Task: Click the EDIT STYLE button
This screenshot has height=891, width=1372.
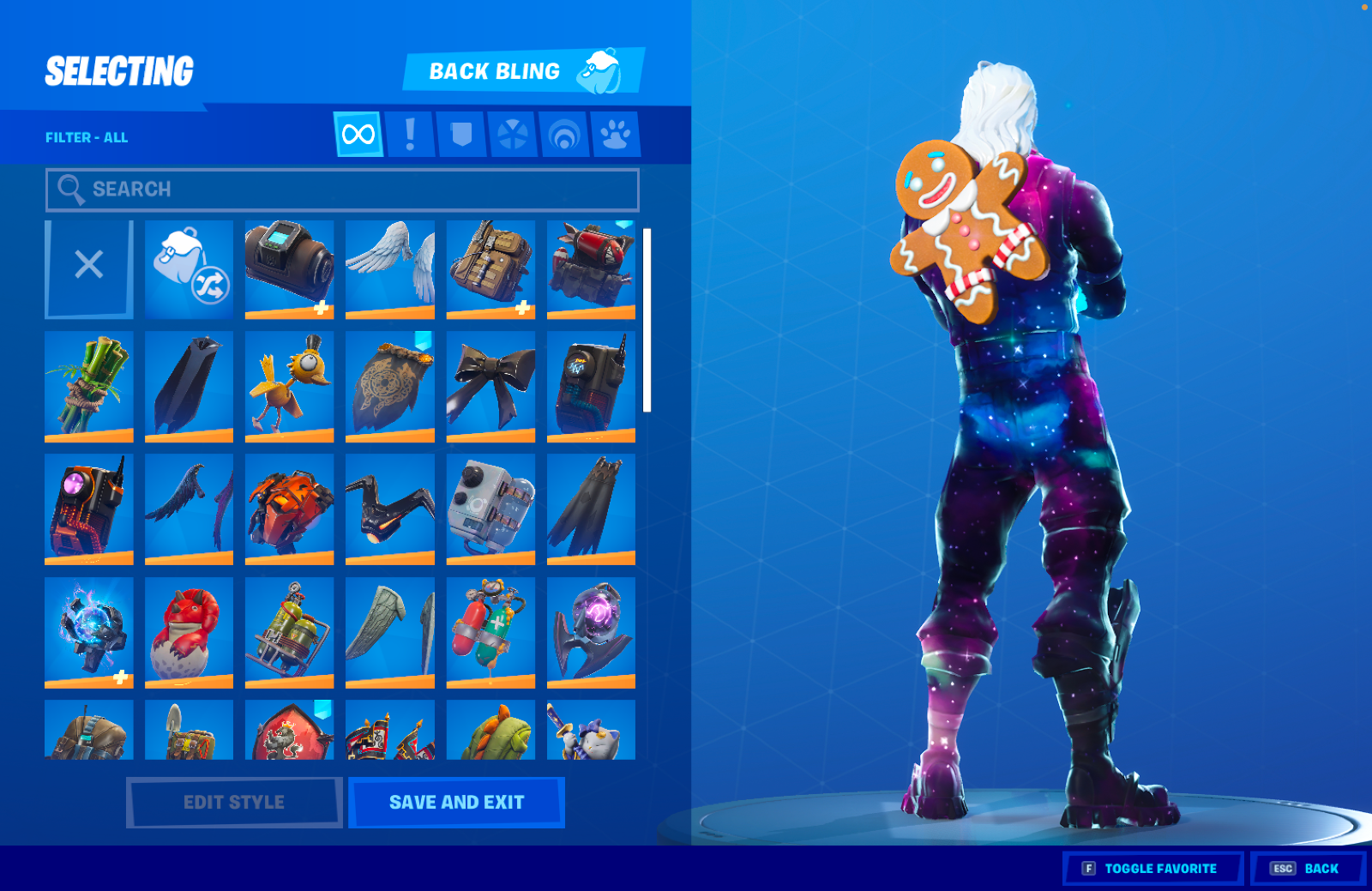Action: [232, 801]
